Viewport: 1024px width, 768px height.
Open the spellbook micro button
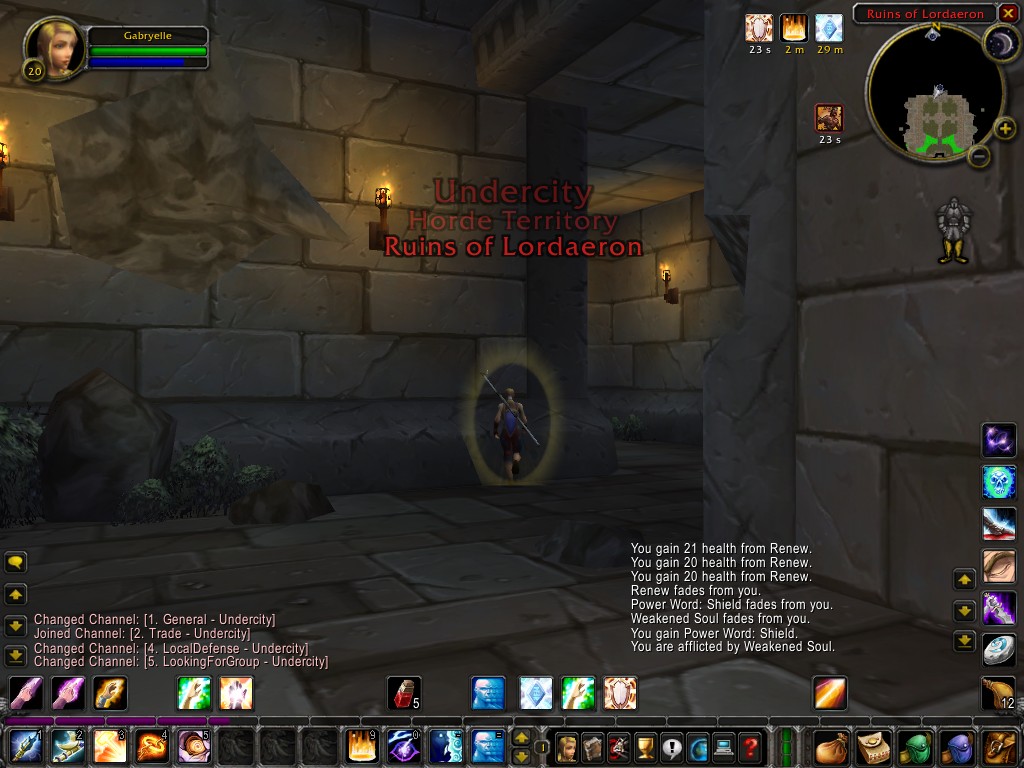coord(593,746)
